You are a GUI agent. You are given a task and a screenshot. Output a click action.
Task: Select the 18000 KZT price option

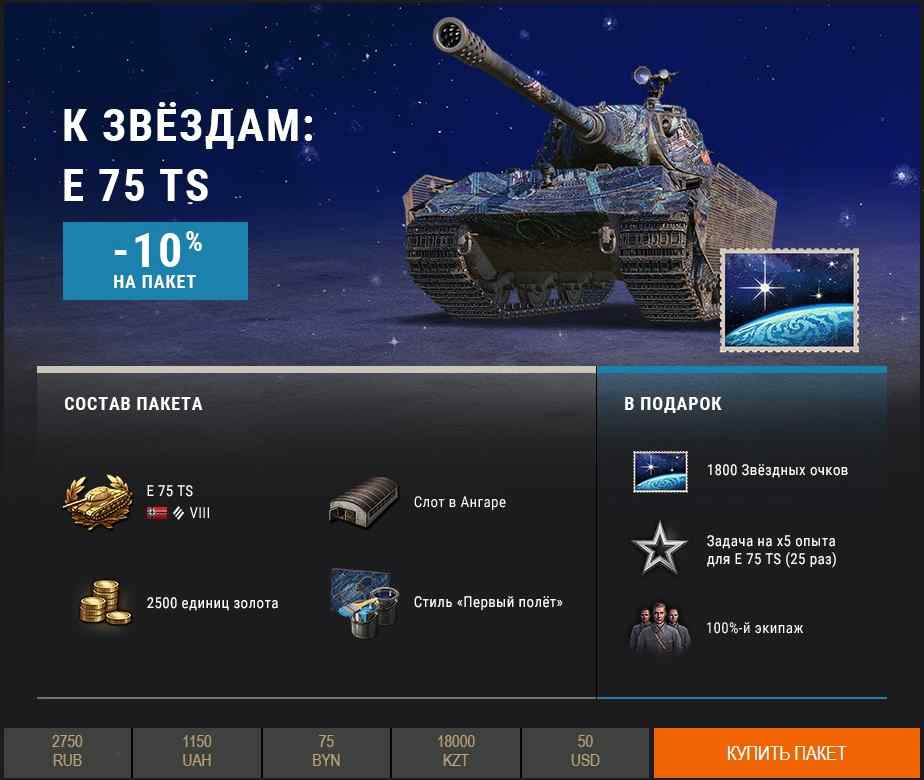coord(456,753)
